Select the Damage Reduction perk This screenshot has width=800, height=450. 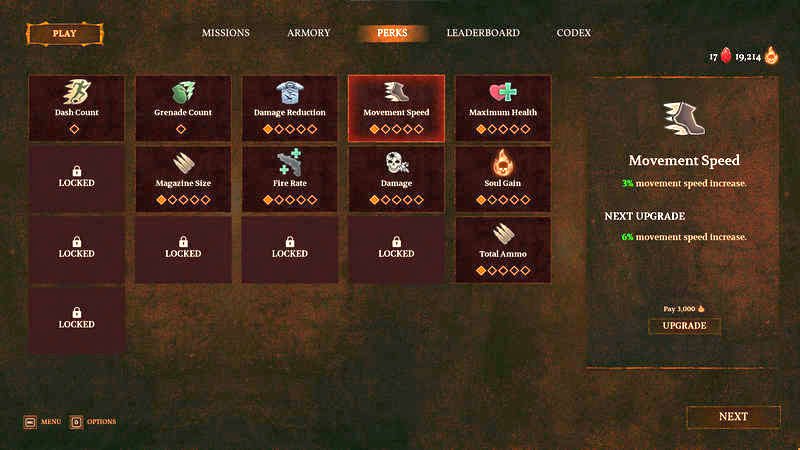(290, 108)
